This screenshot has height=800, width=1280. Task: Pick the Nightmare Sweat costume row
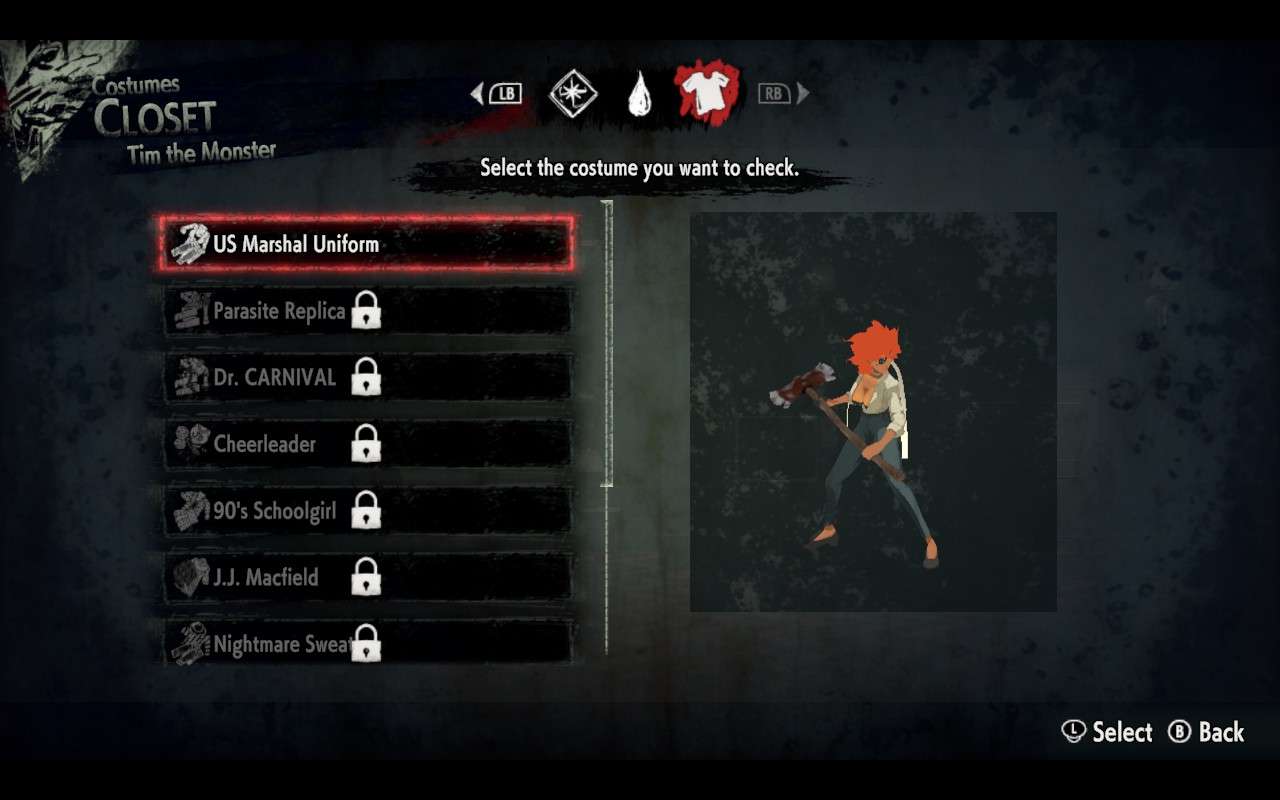366,643
